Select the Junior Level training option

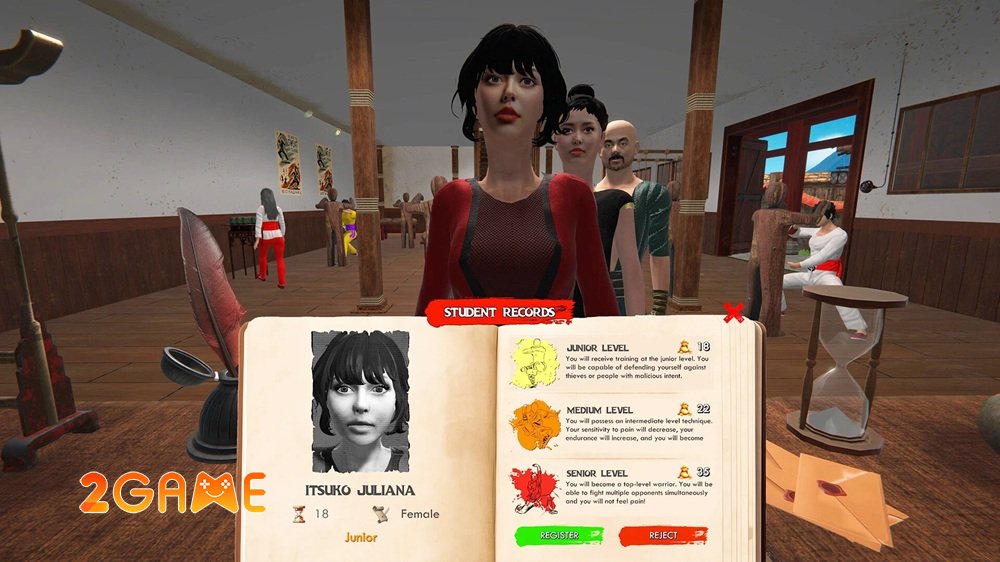click(x=612, y=362)
